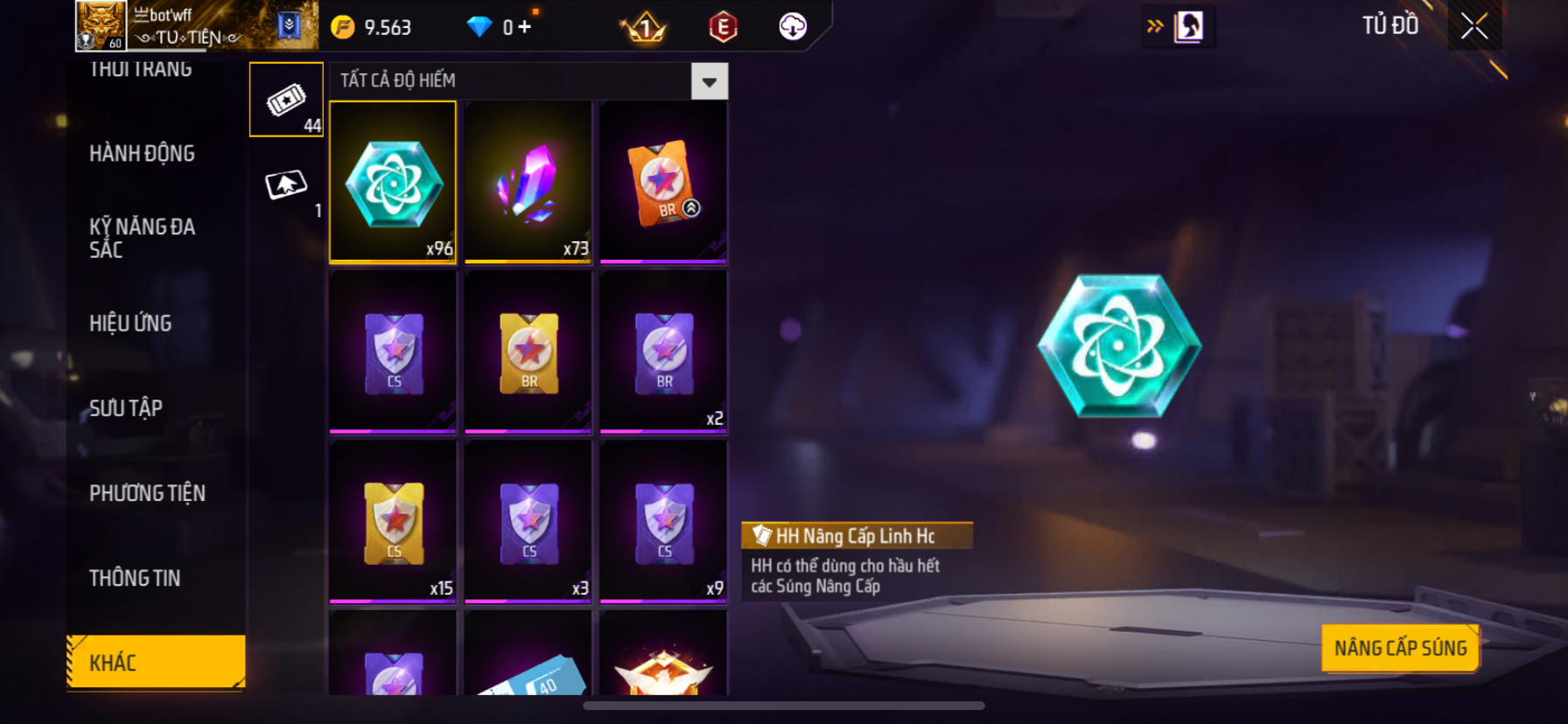Close the Tủ Đồ vault screen
Viewport: 1568px width, 724px height.
1474,27
